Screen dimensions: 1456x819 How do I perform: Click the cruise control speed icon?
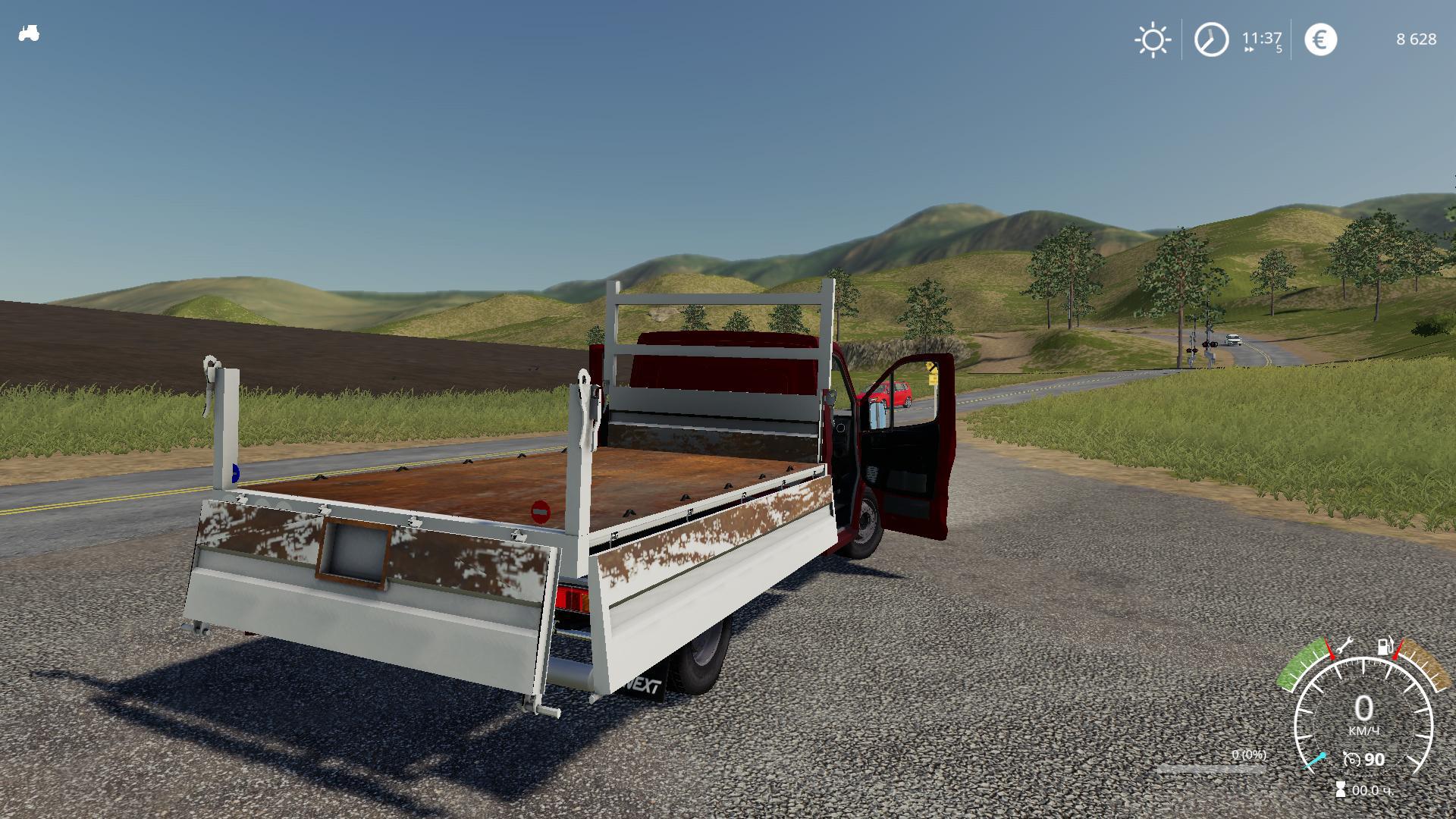tap(1351, 759)
